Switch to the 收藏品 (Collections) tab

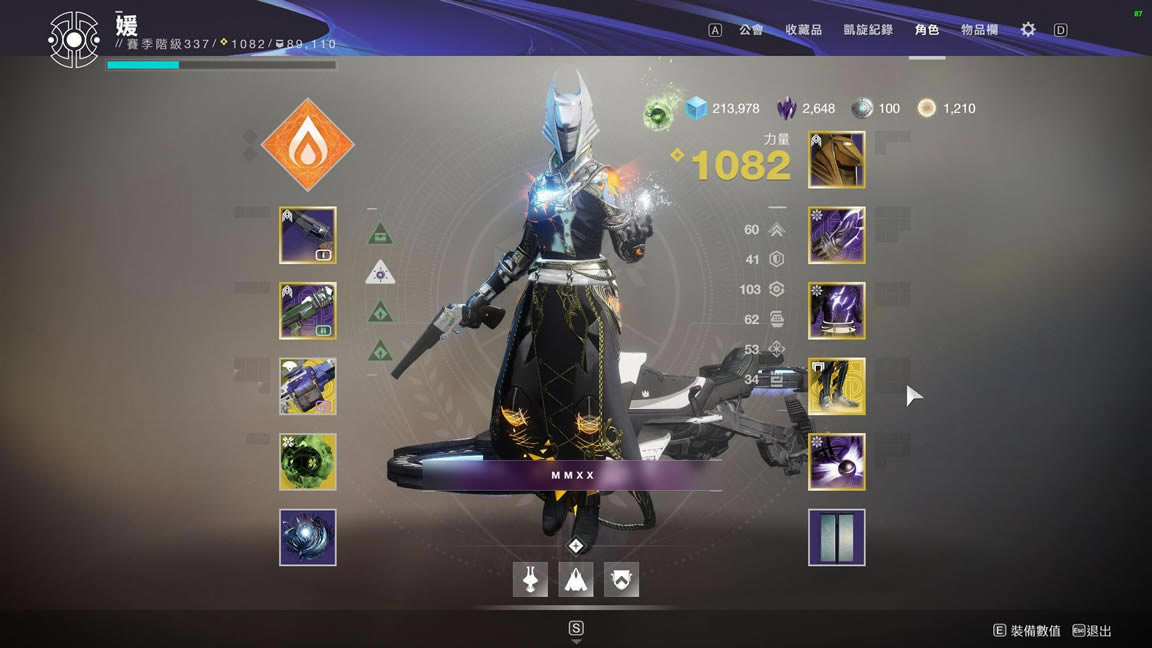803,30
